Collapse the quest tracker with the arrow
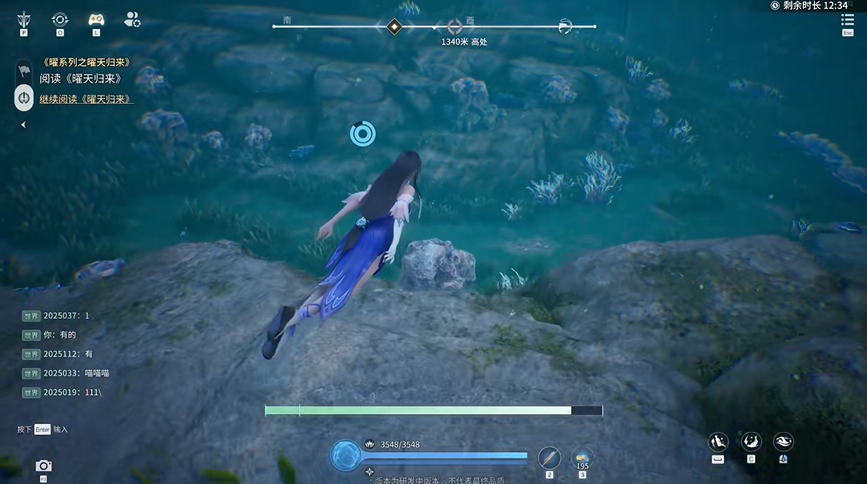The height and width of the screenshot is (484, 867). coord(23,125)
